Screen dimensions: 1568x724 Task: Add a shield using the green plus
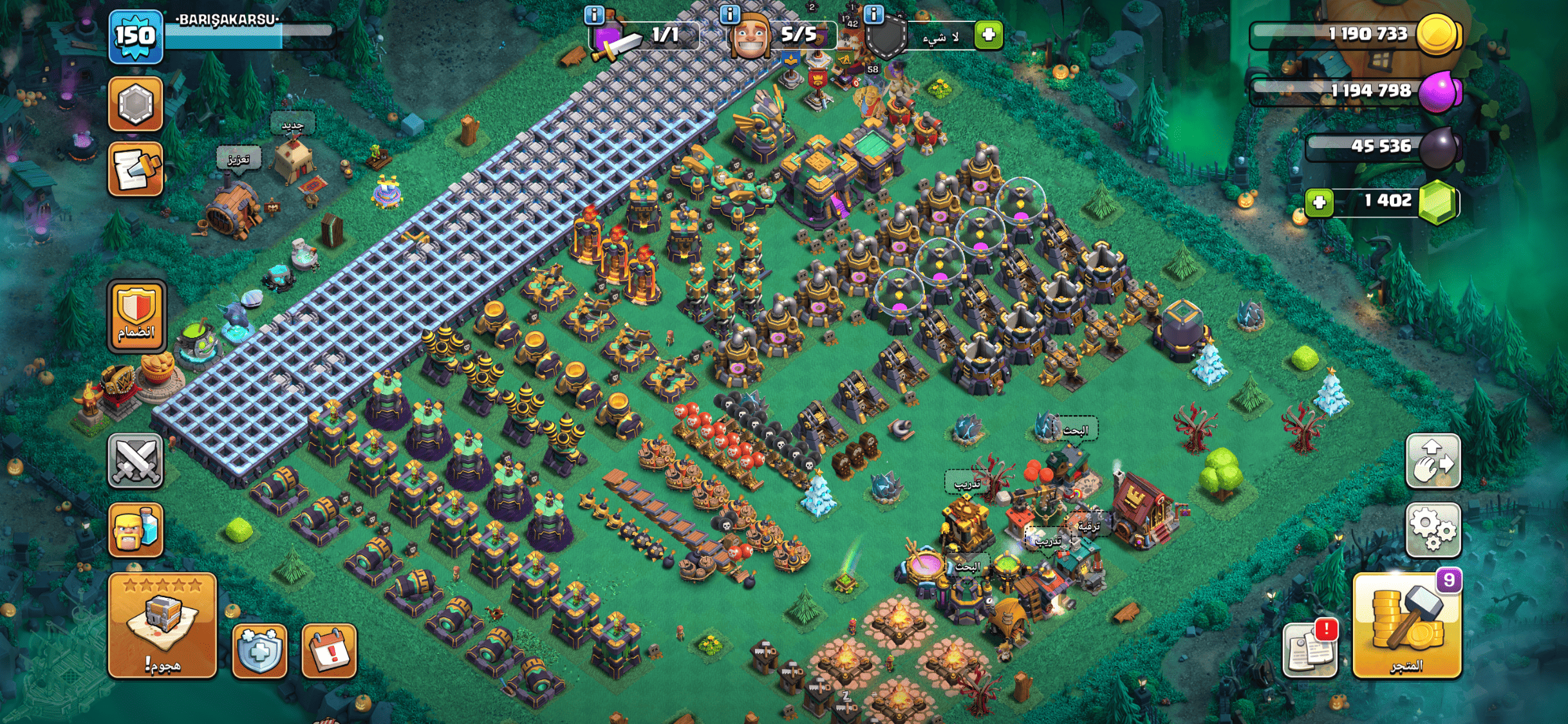tap(989, 34)
